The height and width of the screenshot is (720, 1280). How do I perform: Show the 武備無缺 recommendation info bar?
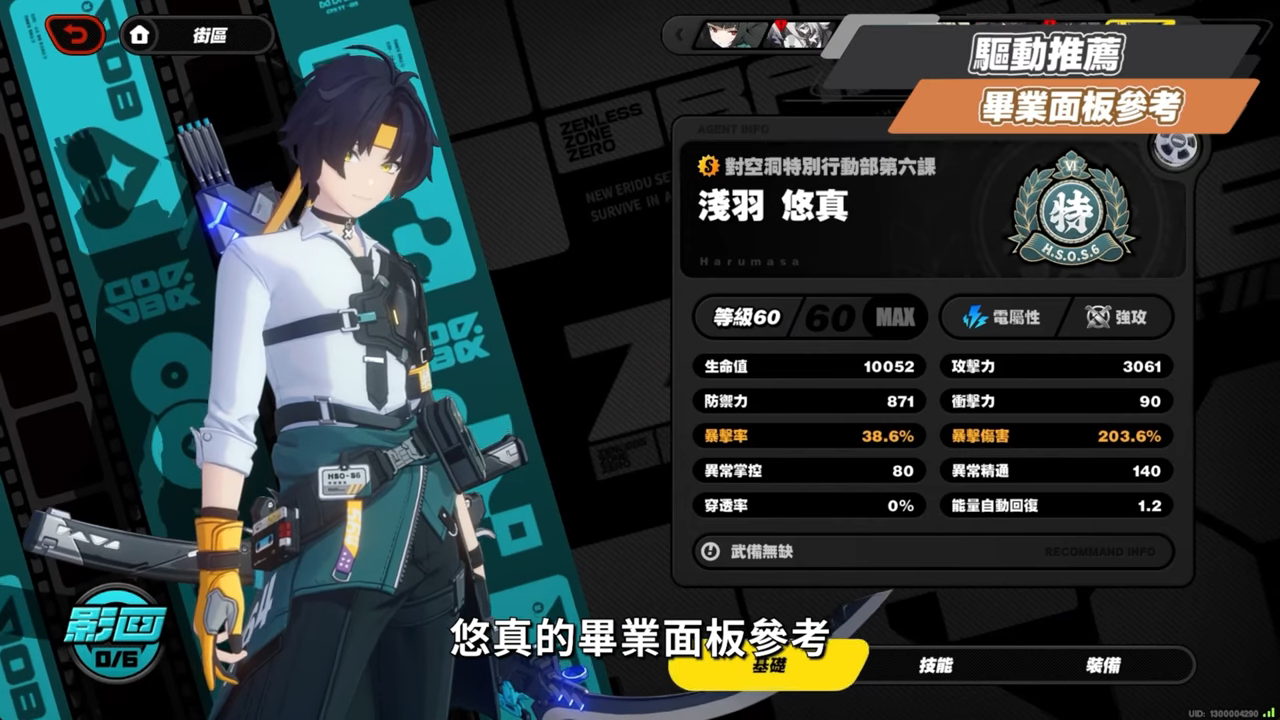[932, 551]
